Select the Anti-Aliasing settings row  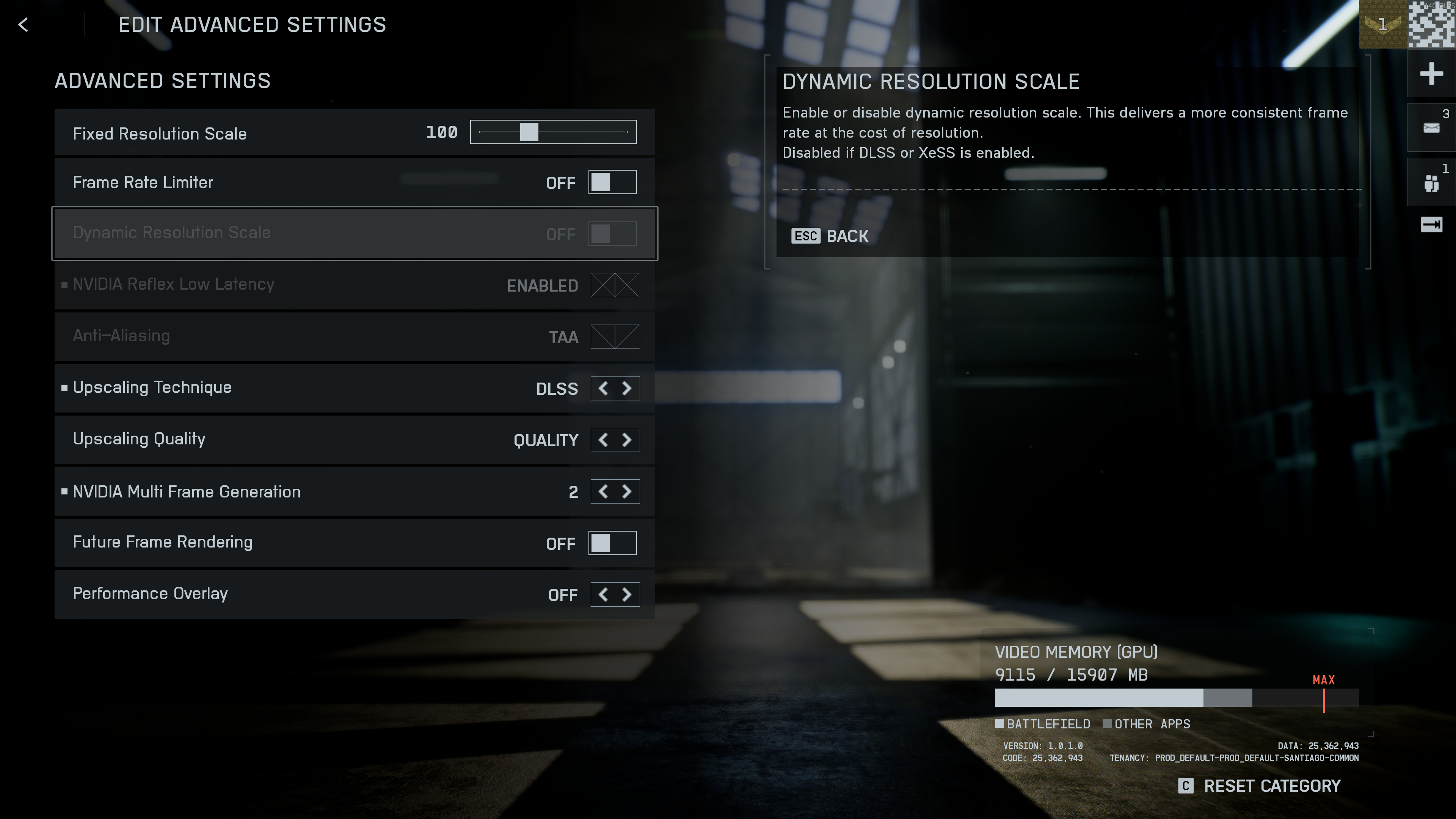click(355, 336)
